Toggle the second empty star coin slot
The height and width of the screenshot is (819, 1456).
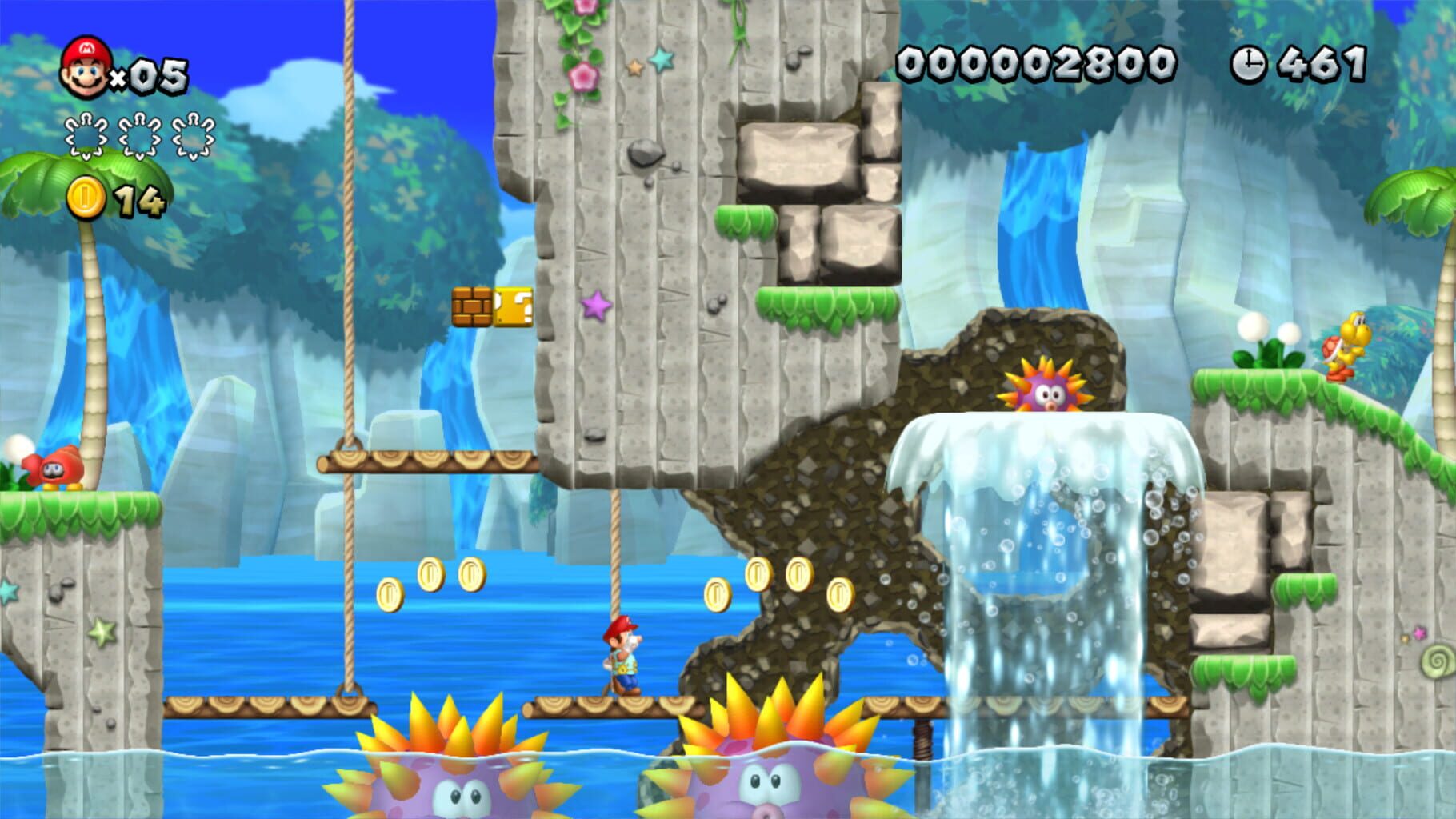click(138, 134)
